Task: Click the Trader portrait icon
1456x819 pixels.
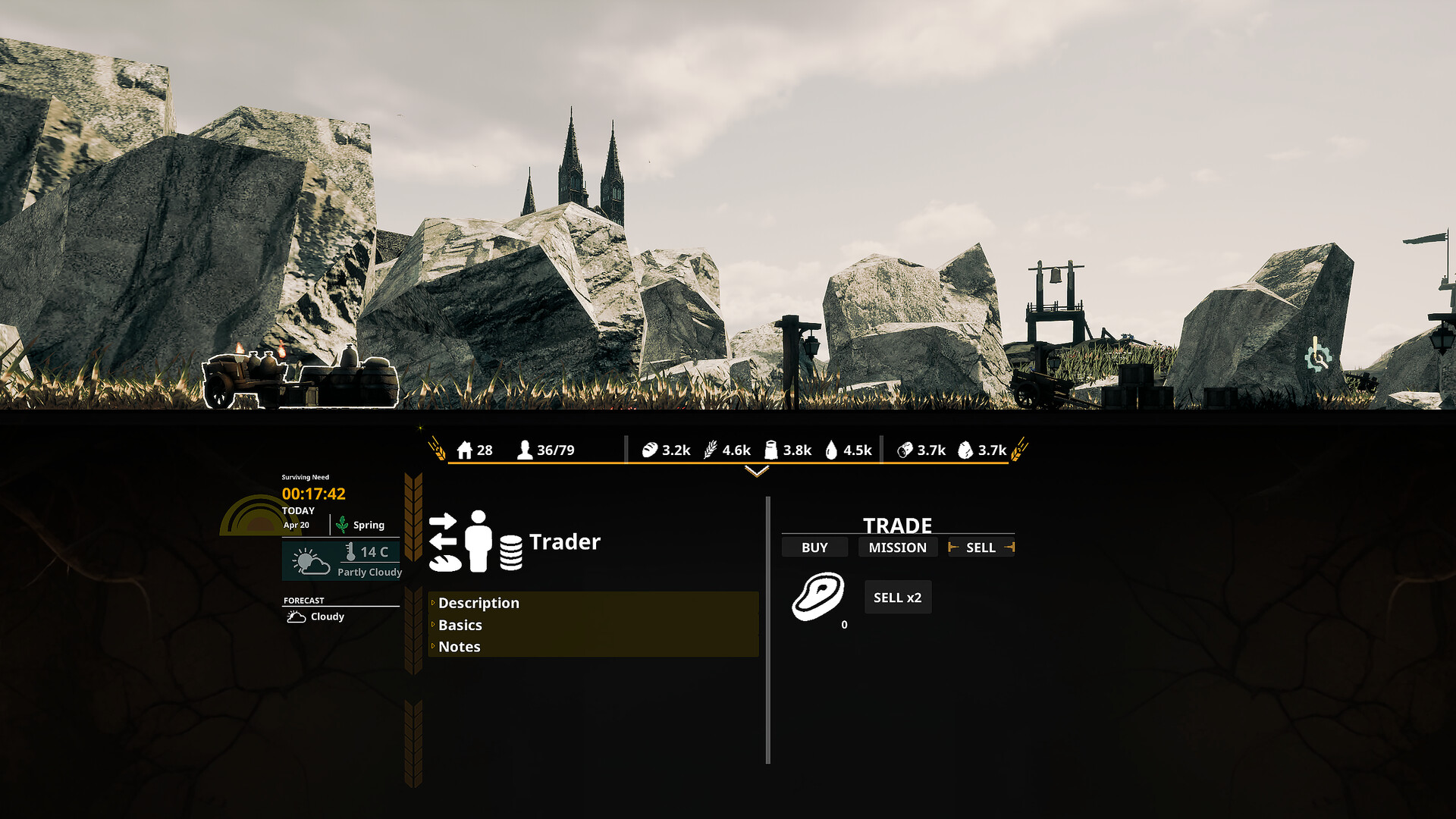Action: [475, 541]
